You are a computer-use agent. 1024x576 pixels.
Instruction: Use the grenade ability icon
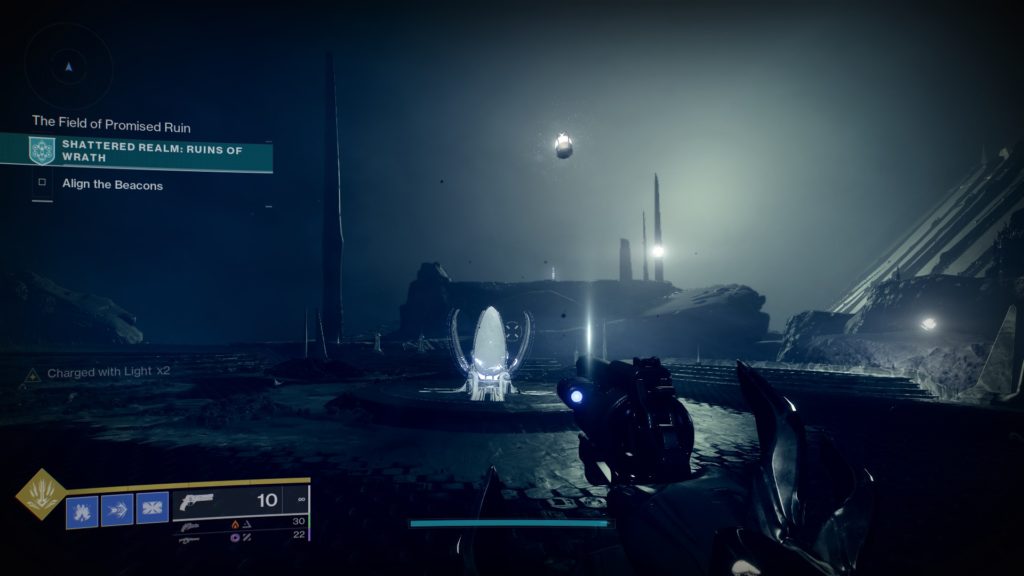82,510
